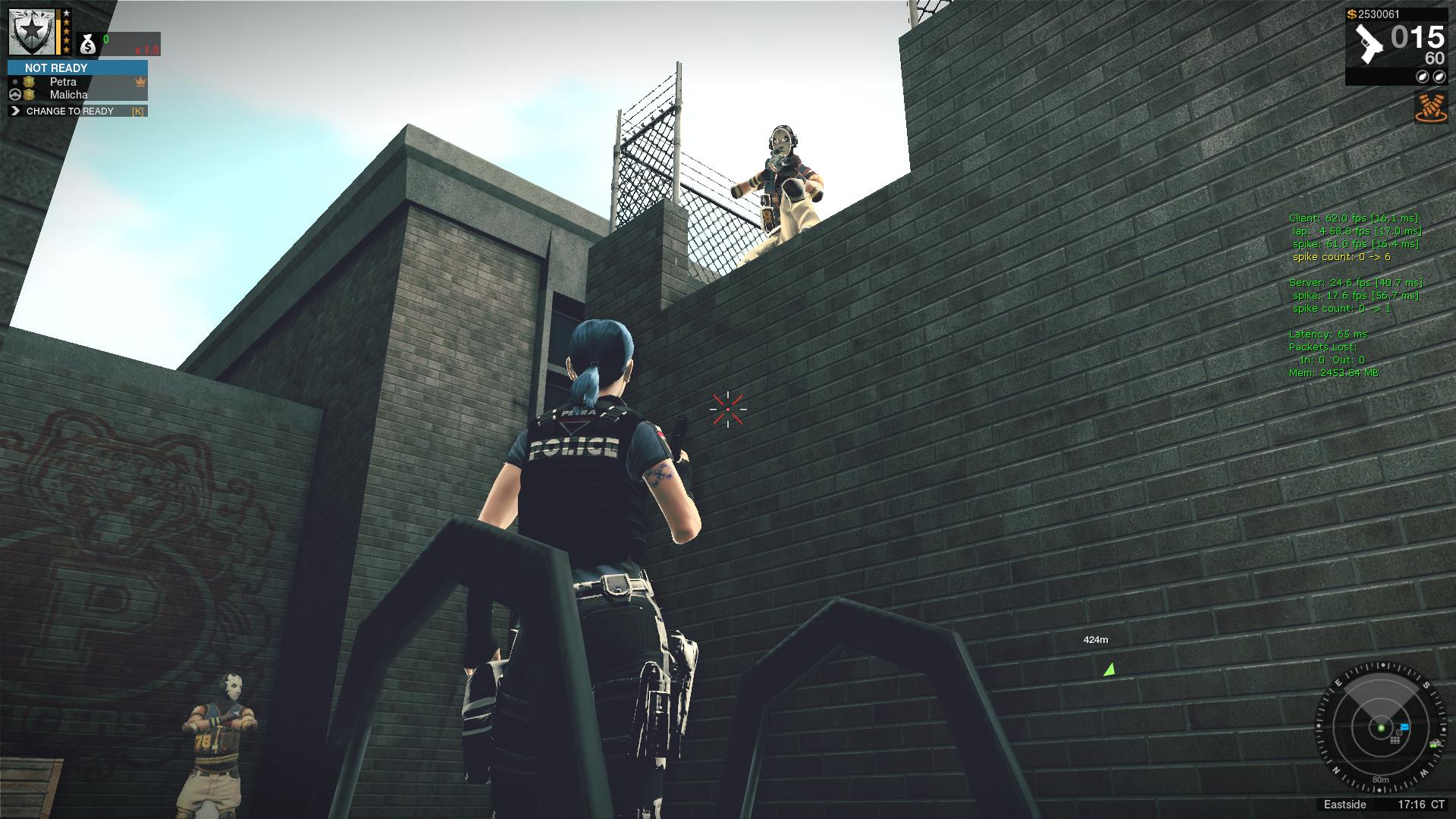Select the orange ammo resupply consumable icon
The width and height of the screenshot is (1456, 819).
coord(1429,108)
